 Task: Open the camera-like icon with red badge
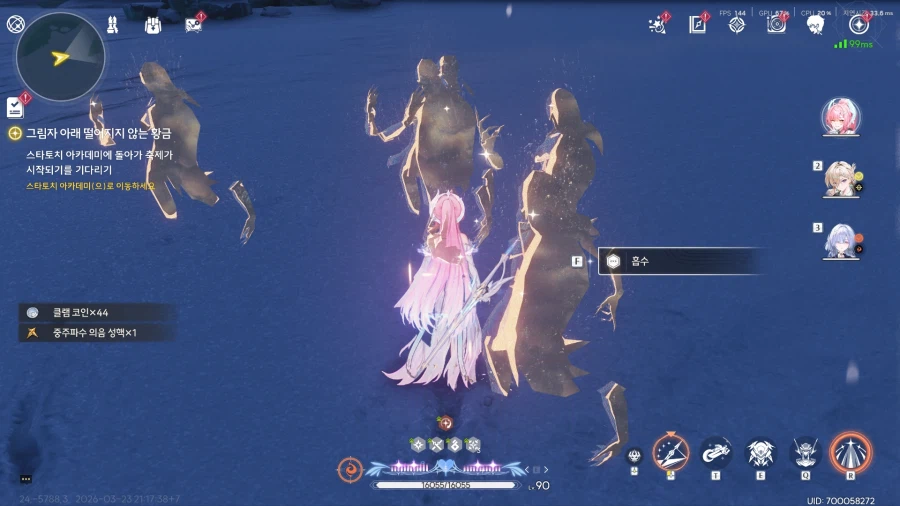coord(776,25)
